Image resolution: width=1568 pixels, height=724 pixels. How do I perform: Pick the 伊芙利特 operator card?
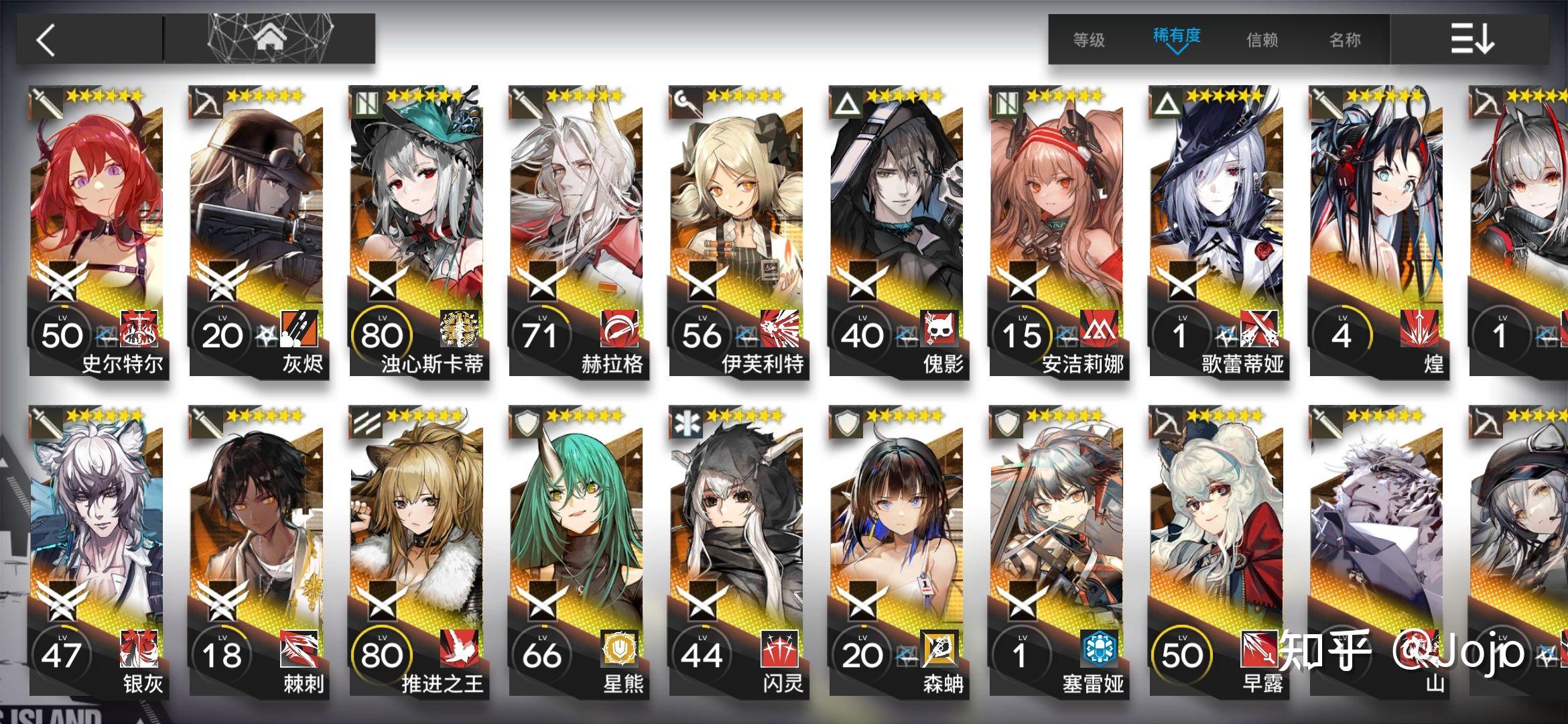pos(737,231)
